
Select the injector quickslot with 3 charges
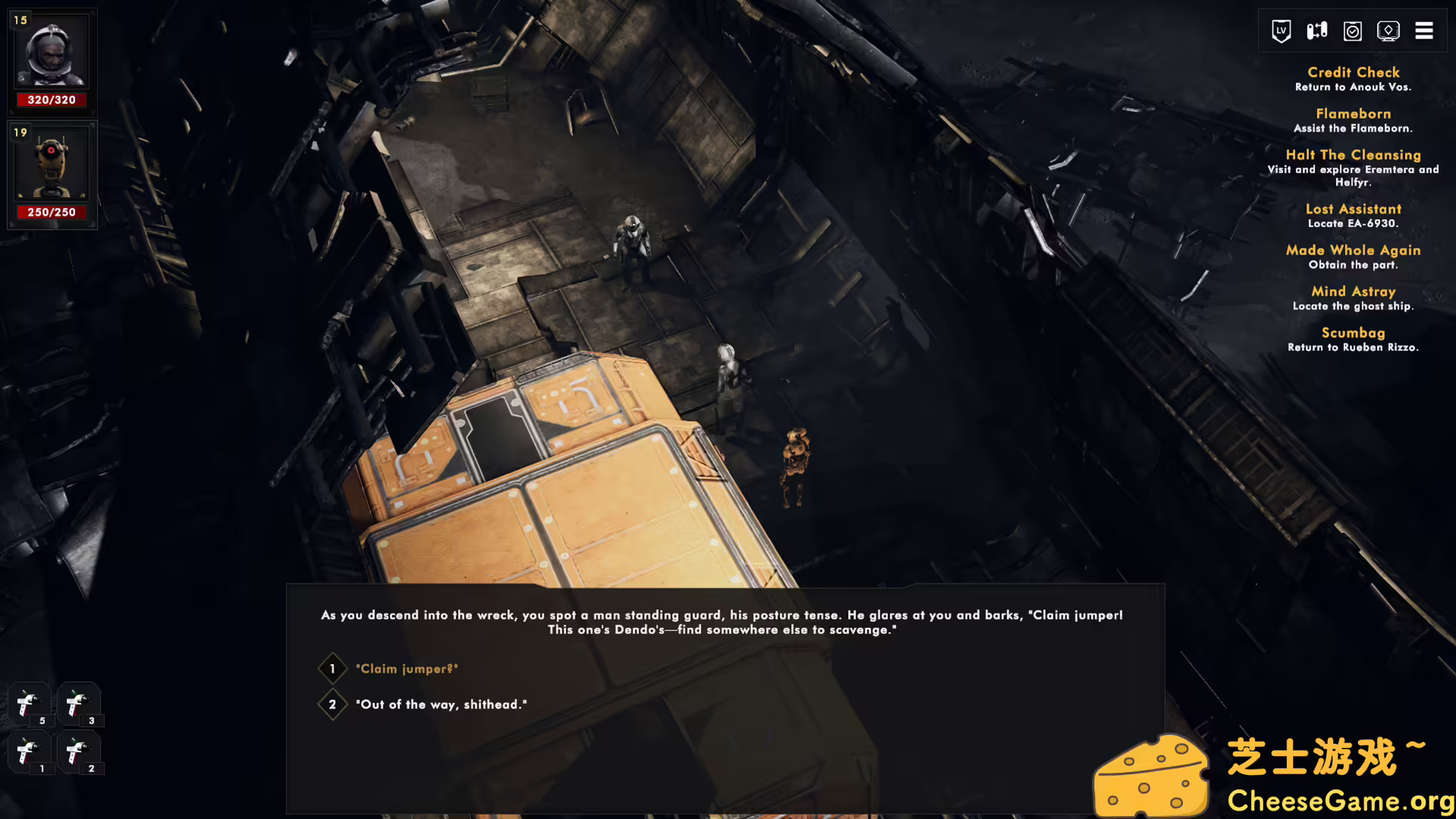(x=78, y=703)
